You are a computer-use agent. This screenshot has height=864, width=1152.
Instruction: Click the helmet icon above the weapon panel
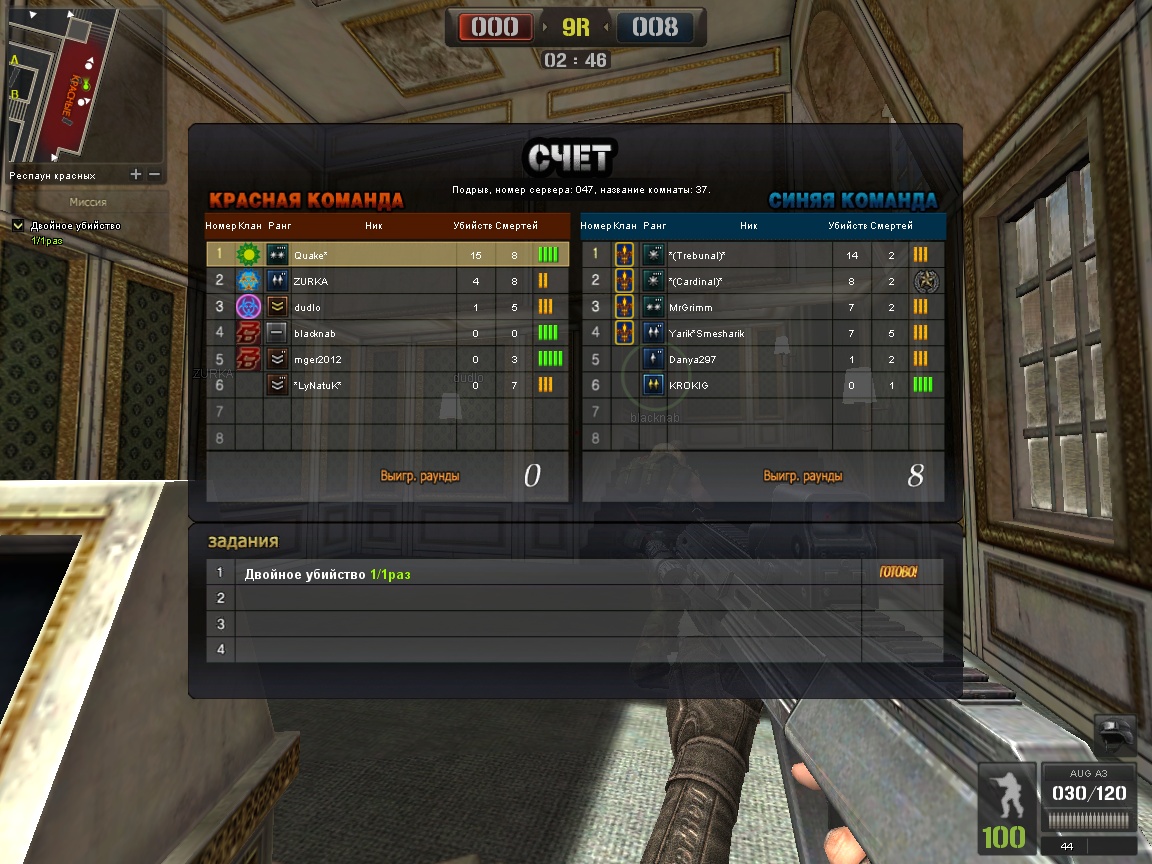pyautogui.click(x=1116, y=735)
